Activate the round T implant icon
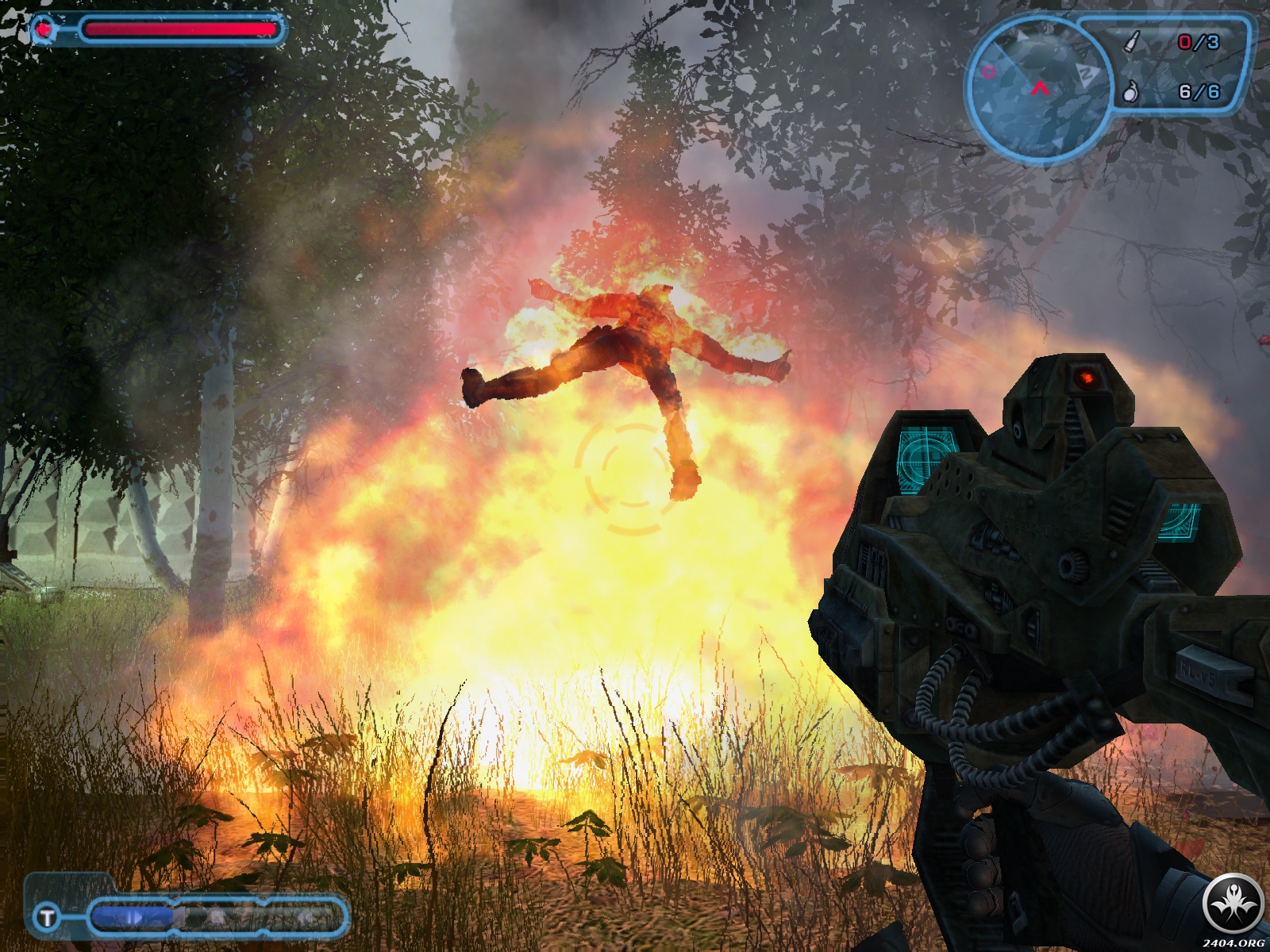This screenshot has width=1270, height=952. 47,918
